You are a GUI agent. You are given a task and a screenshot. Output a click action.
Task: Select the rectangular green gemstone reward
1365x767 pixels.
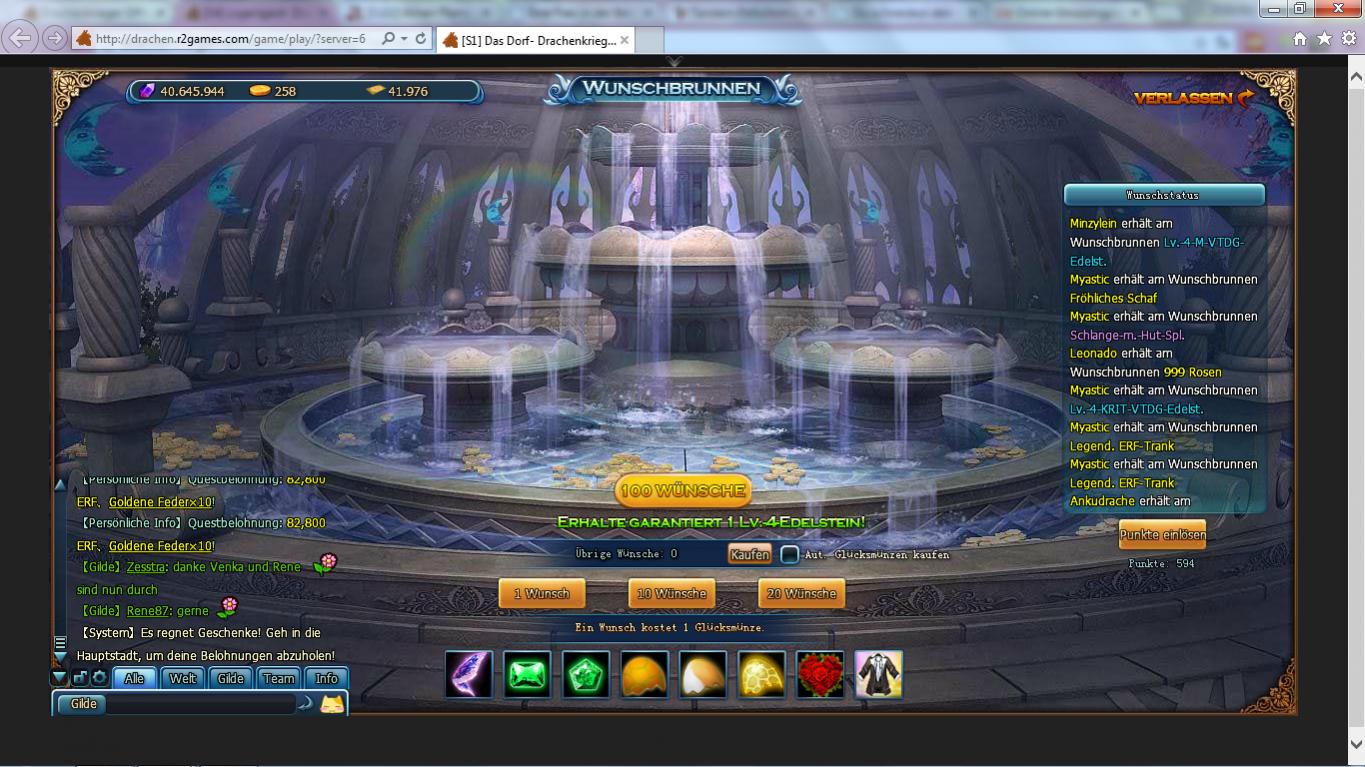click(527, 674)
